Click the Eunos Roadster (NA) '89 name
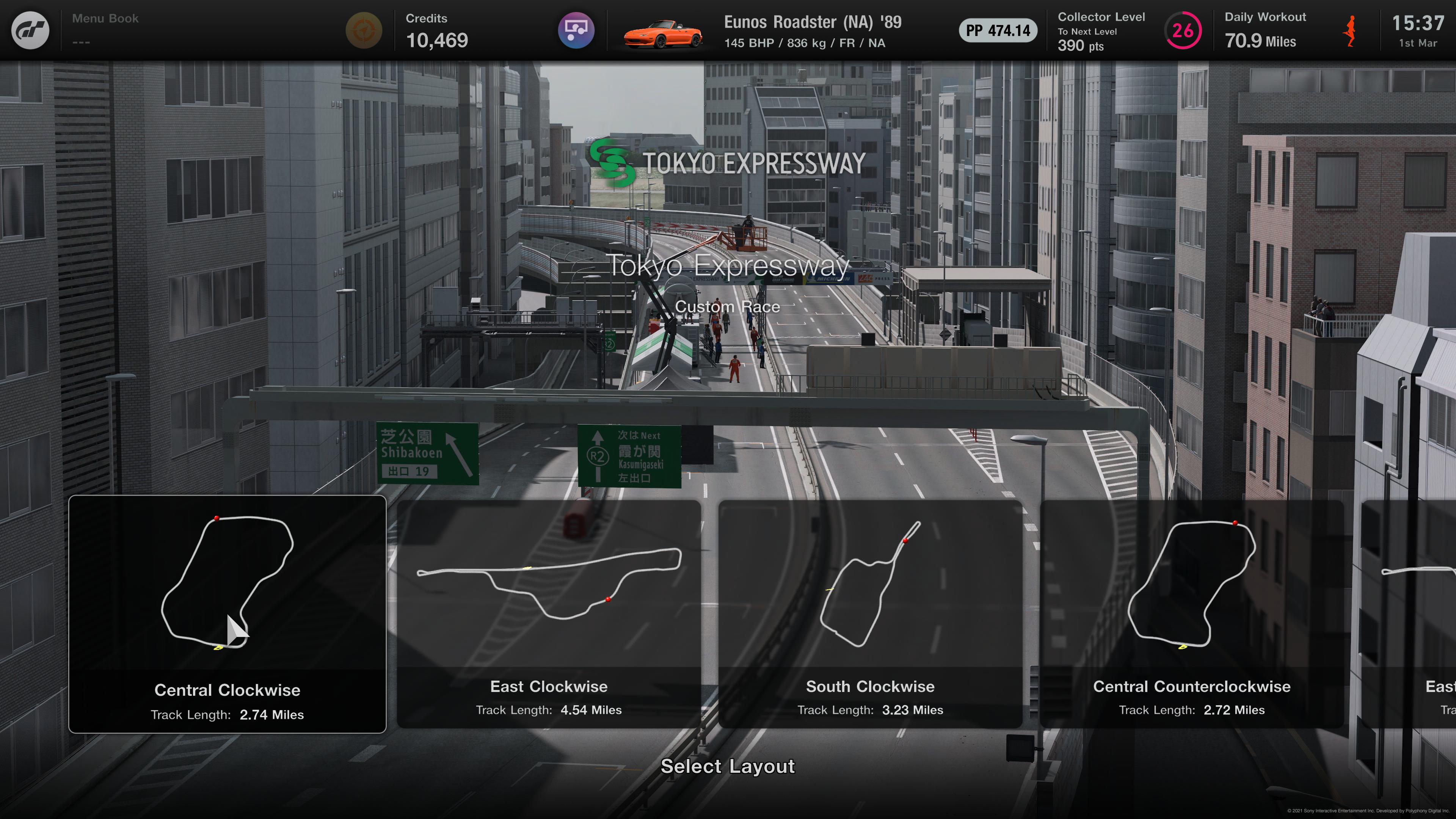This screenshot has height=819, width=1456. click(x=813, y=22)
